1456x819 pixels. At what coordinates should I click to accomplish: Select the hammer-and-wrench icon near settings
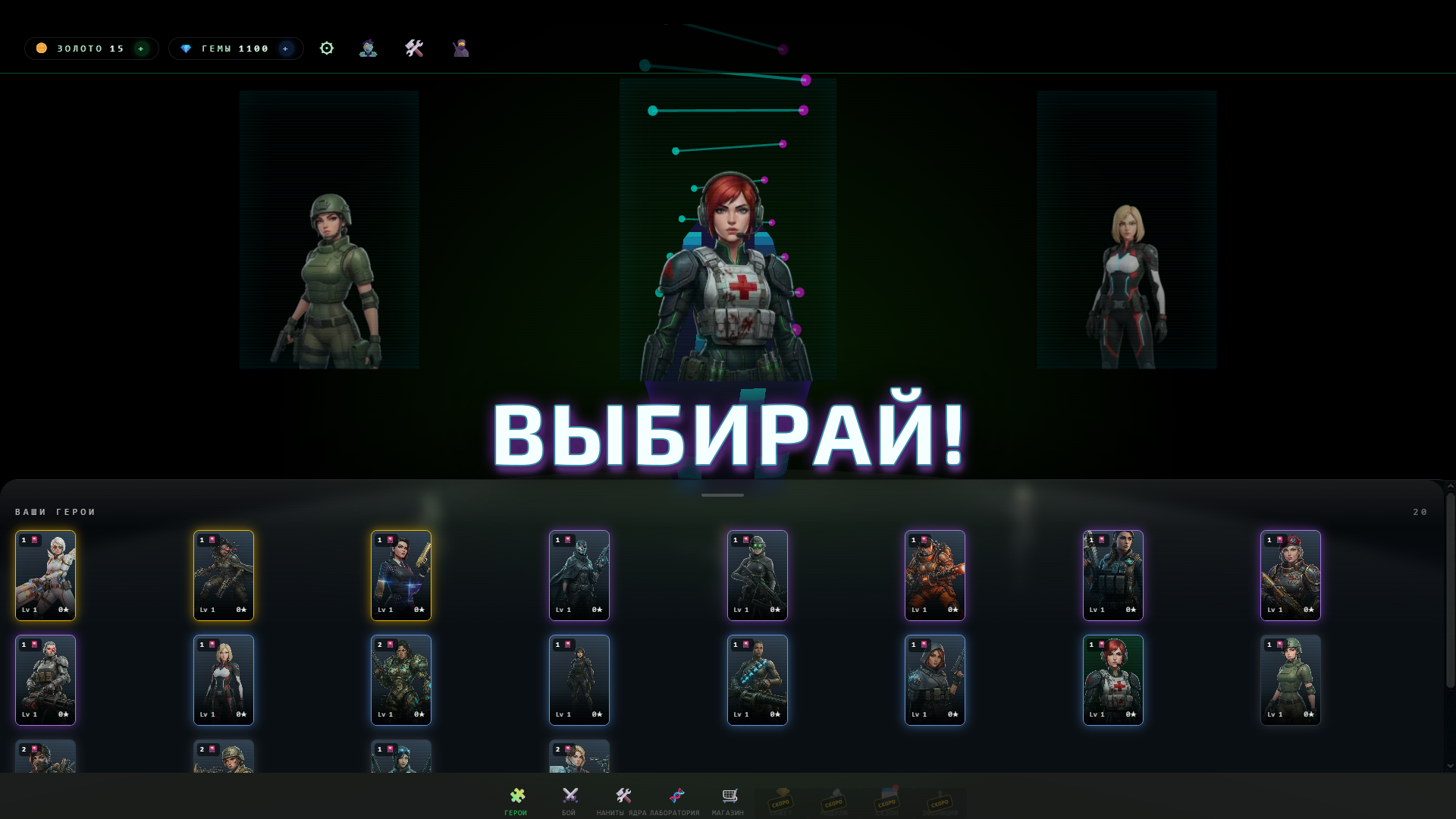pyautogui.click(x=415, y=48)
